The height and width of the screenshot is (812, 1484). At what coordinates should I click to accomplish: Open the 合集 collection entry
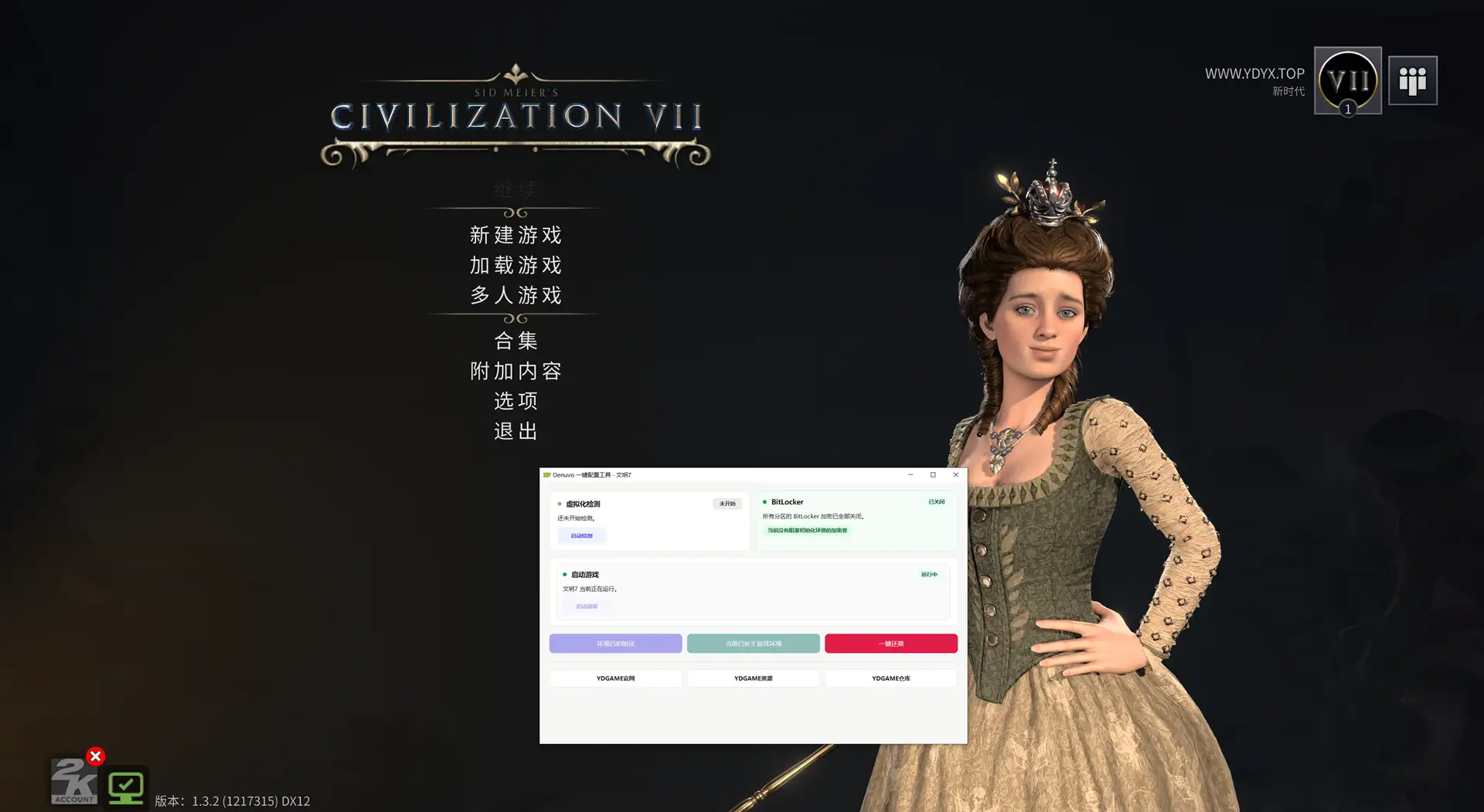(516, 341)
